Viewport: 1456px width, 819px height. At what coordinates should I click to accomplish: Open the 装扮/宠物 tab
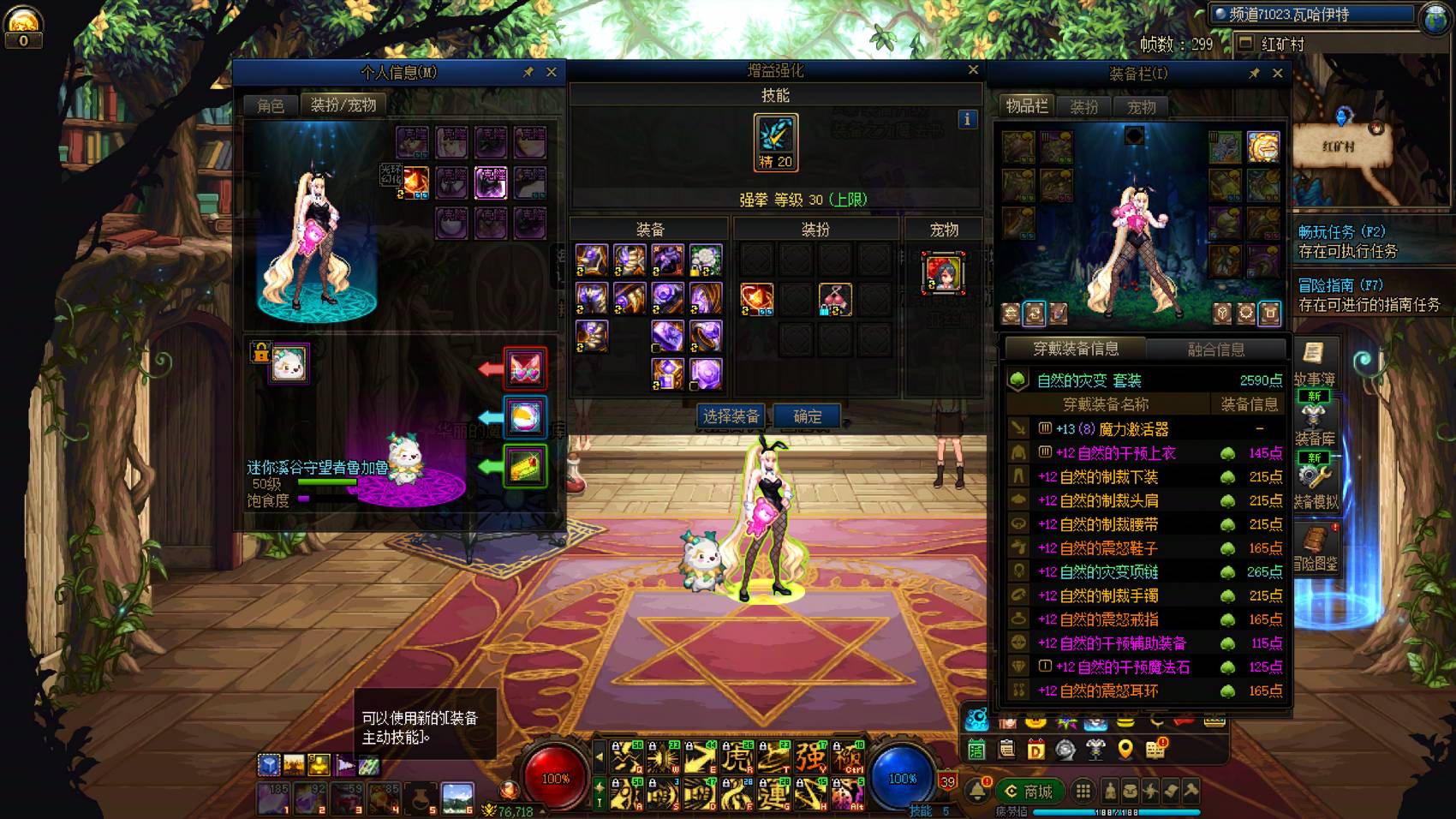point(343,105)
